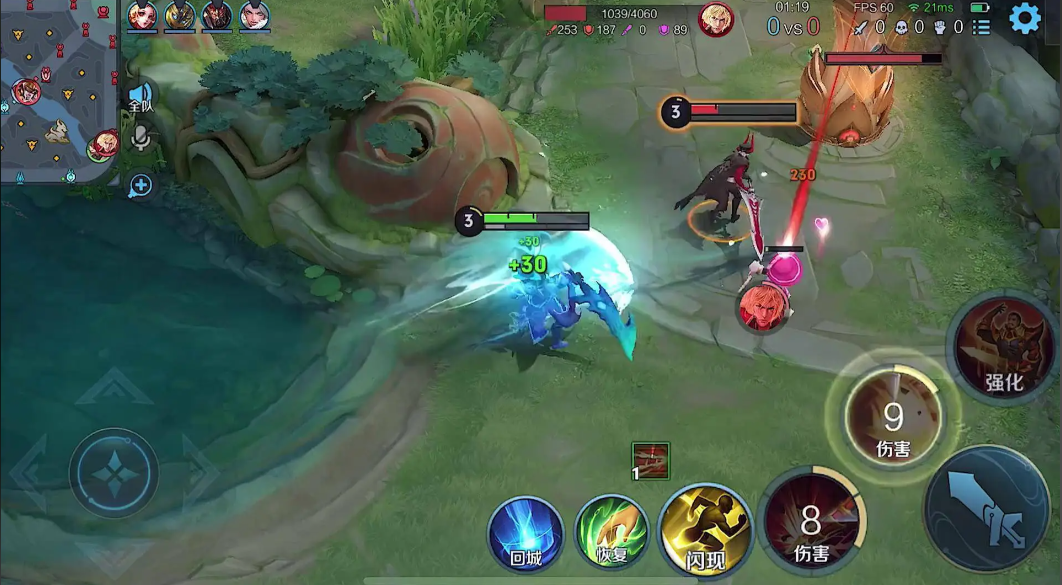The height and width of the screenshot is (585, 1062).
Task: Tap the minimap
Action: (x=58, y=92)
